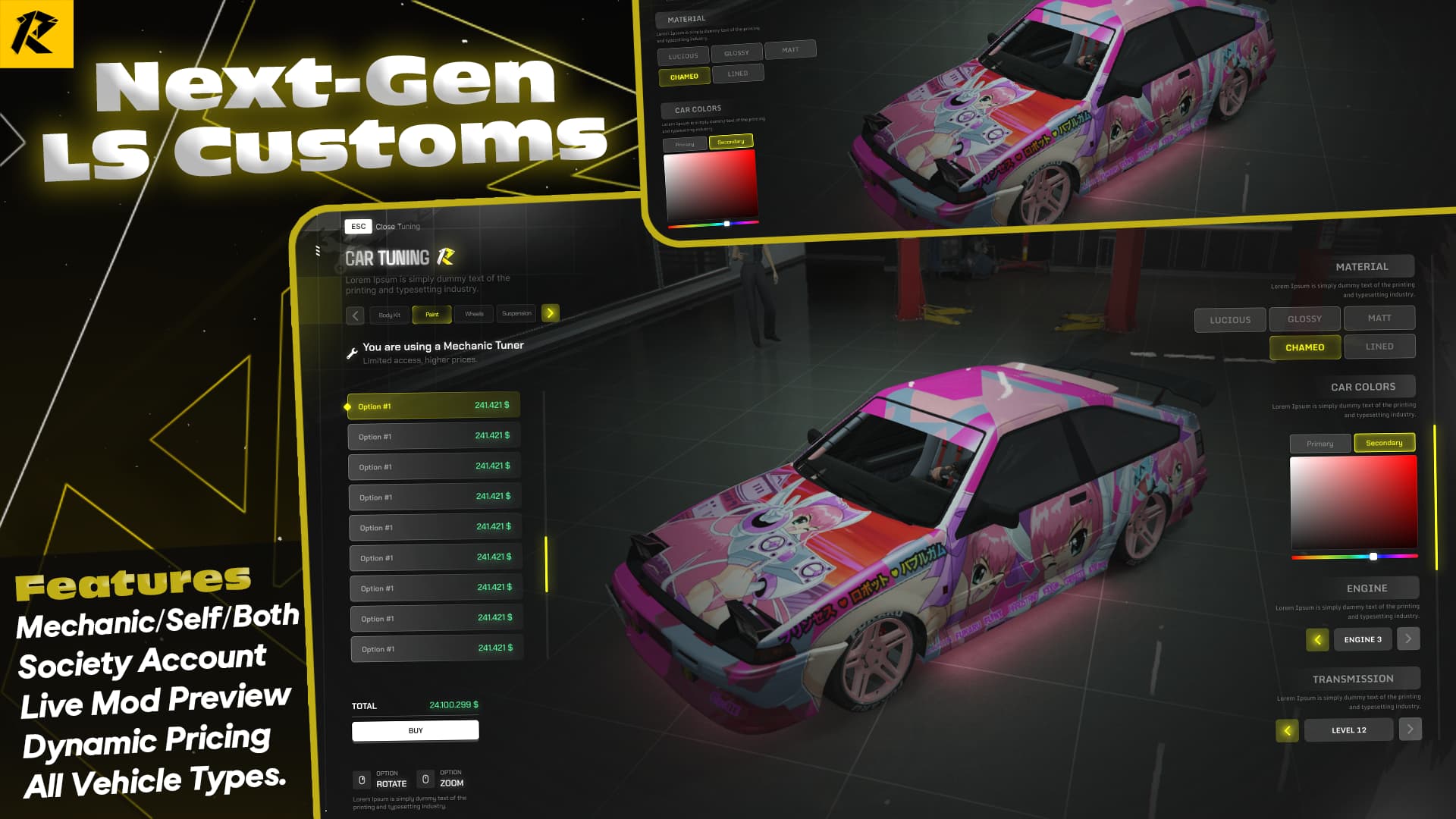Click the right chevron next to ENGINE 3
Viewport: 1456px width, 819px height.
(1408, 639)
